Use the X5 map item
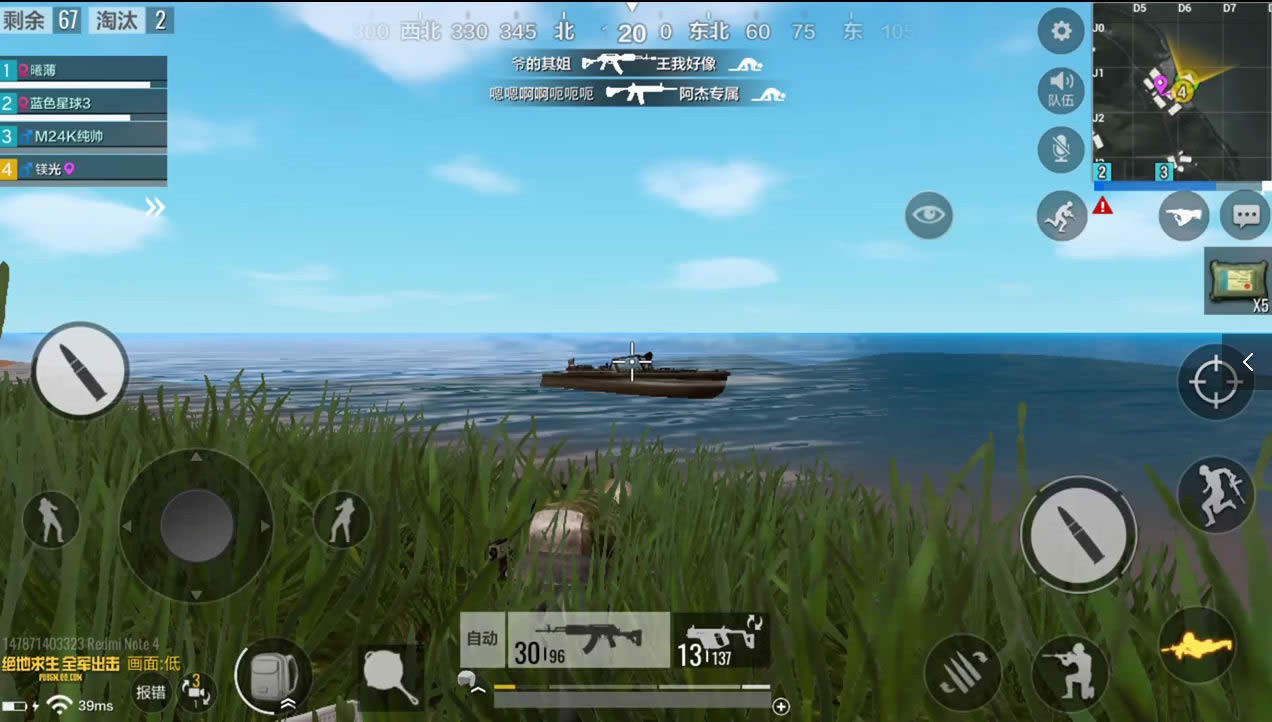Viewport: 1272px width, 722px height. pos(1238,282)
